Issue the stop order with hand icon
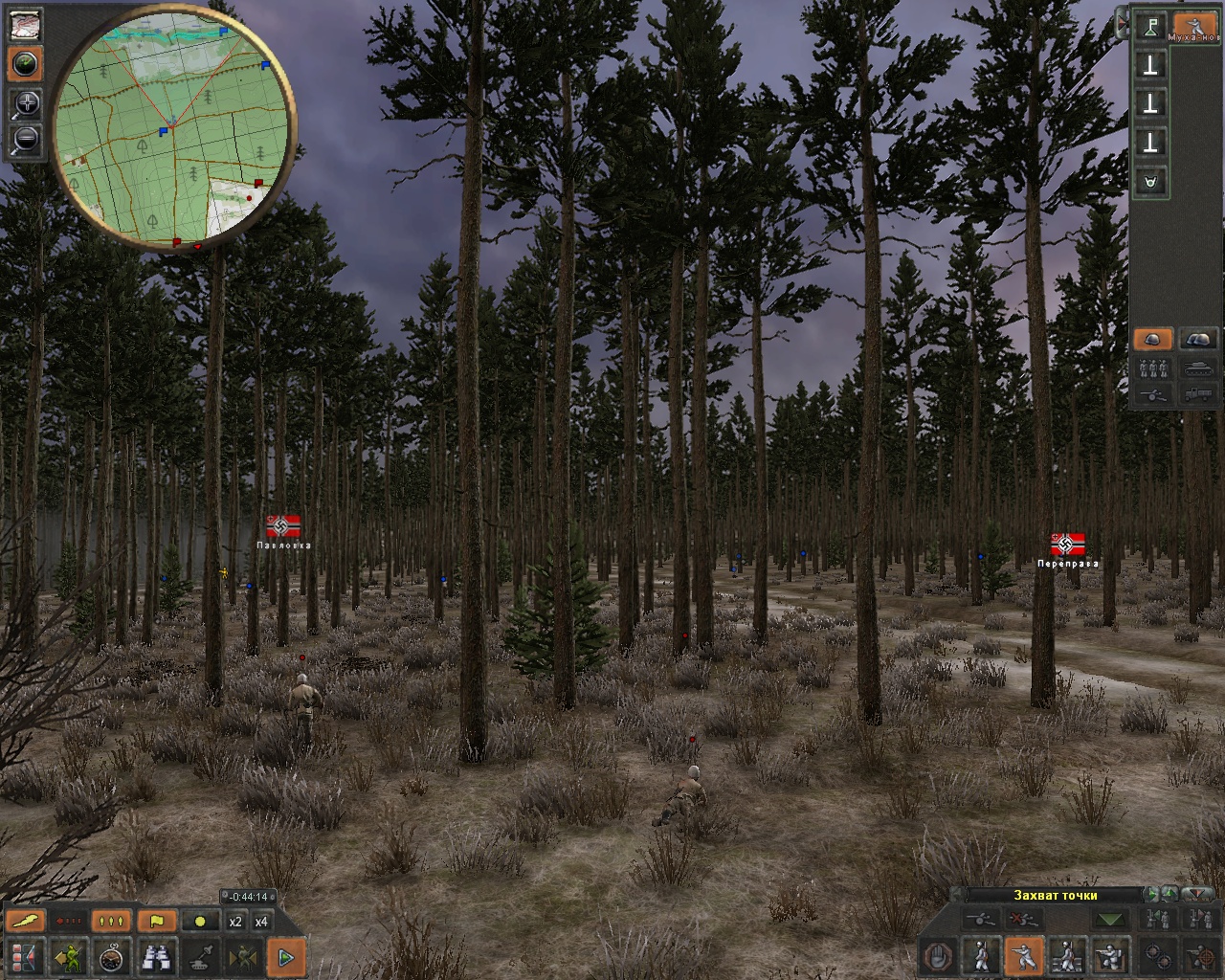1225x980 pixels. click(940, 955)
